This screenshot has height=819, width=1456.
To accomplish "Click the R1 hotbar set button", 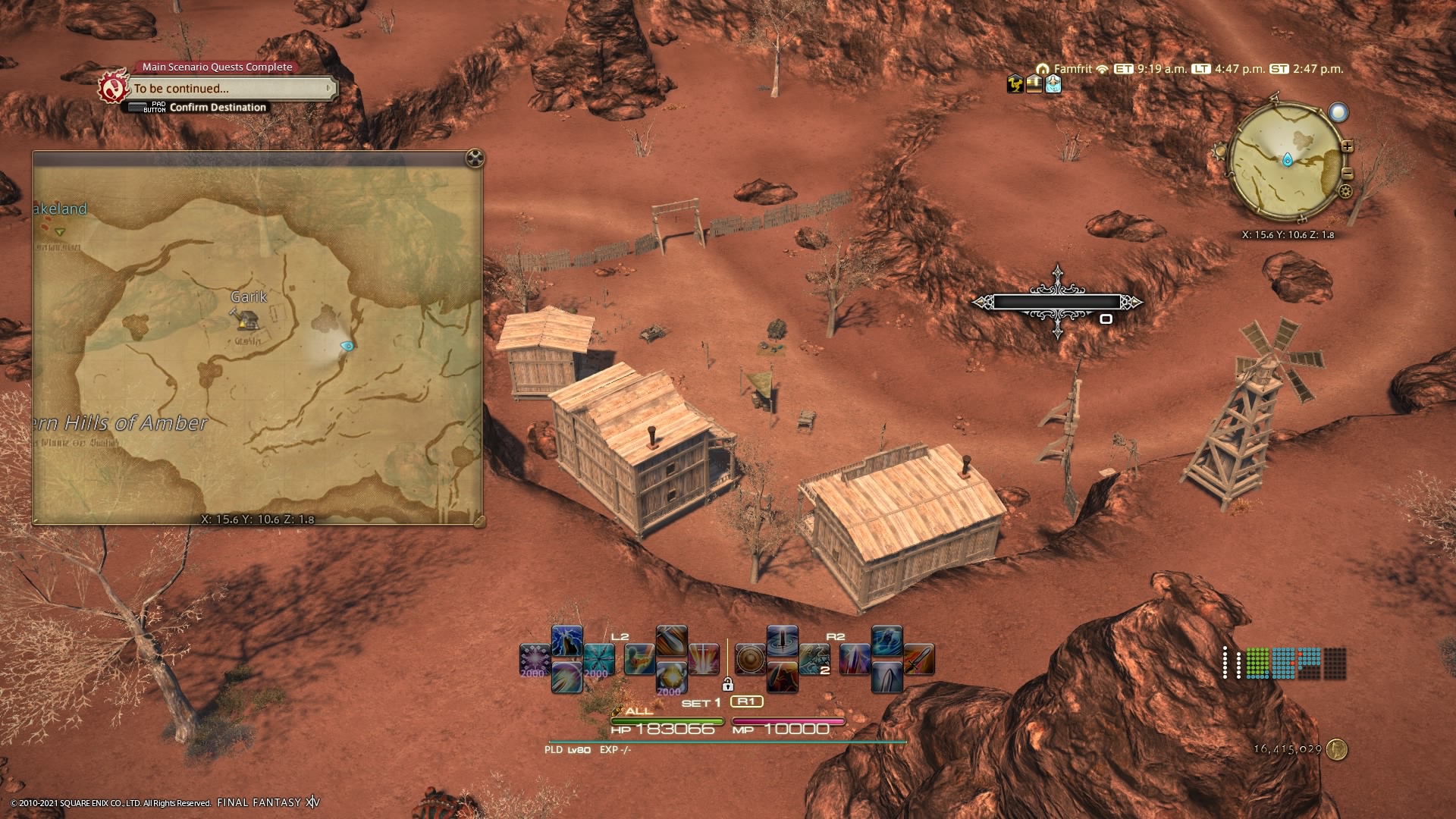I will point(747,701).
